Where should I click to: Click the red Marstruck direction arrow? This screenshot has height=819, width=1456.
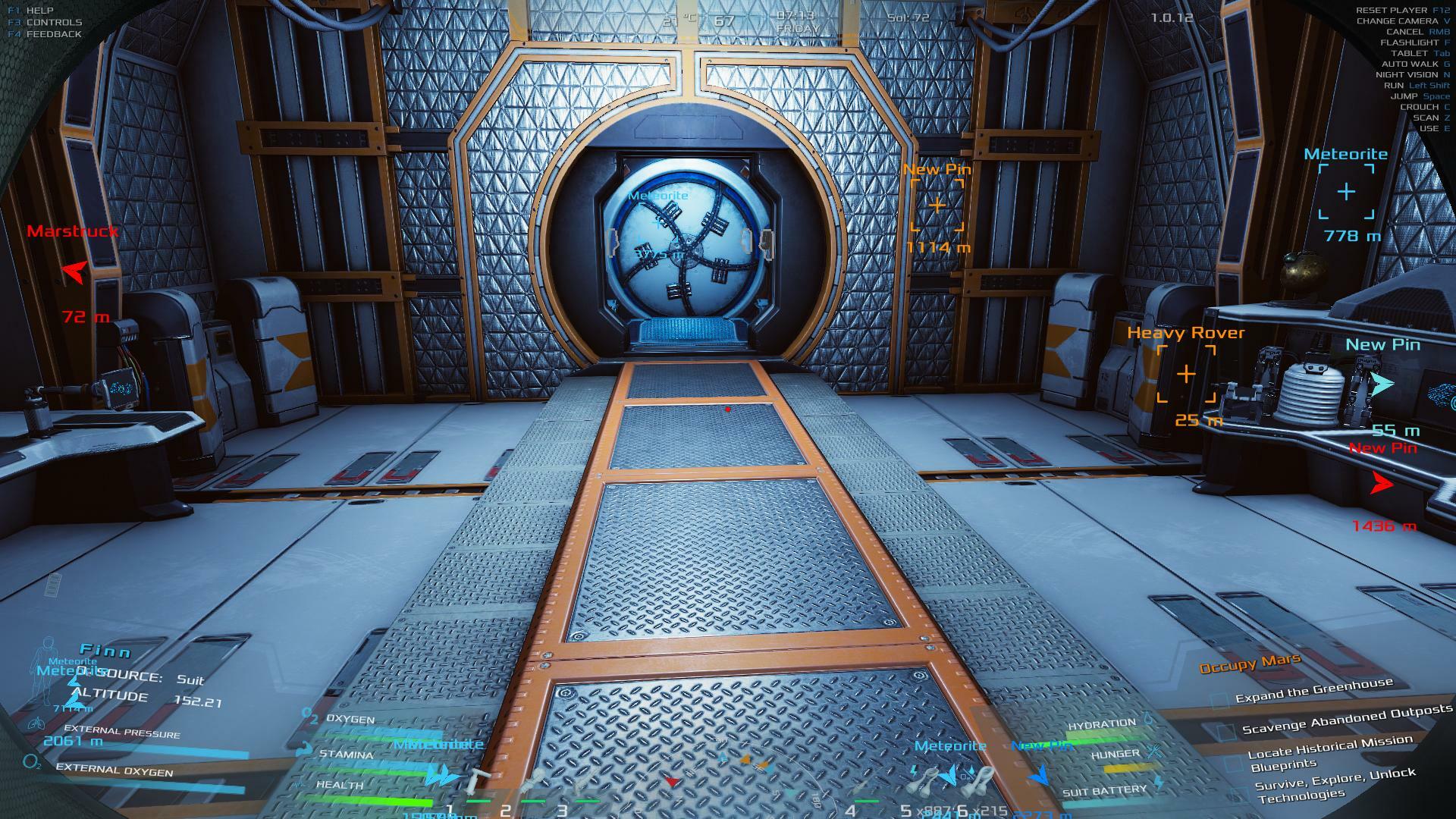click(x=74, y=271)
